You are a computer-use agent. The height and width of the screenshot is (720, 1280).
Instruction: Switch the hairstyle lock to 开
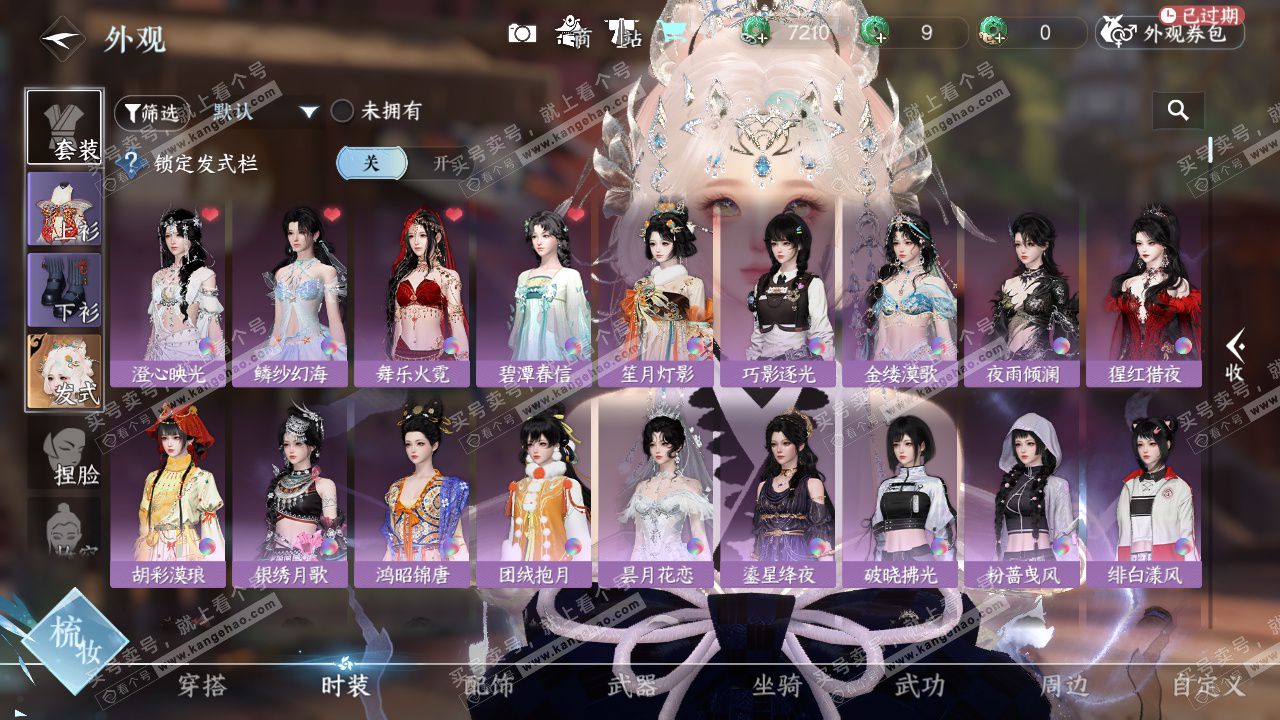tap(440, 163)
